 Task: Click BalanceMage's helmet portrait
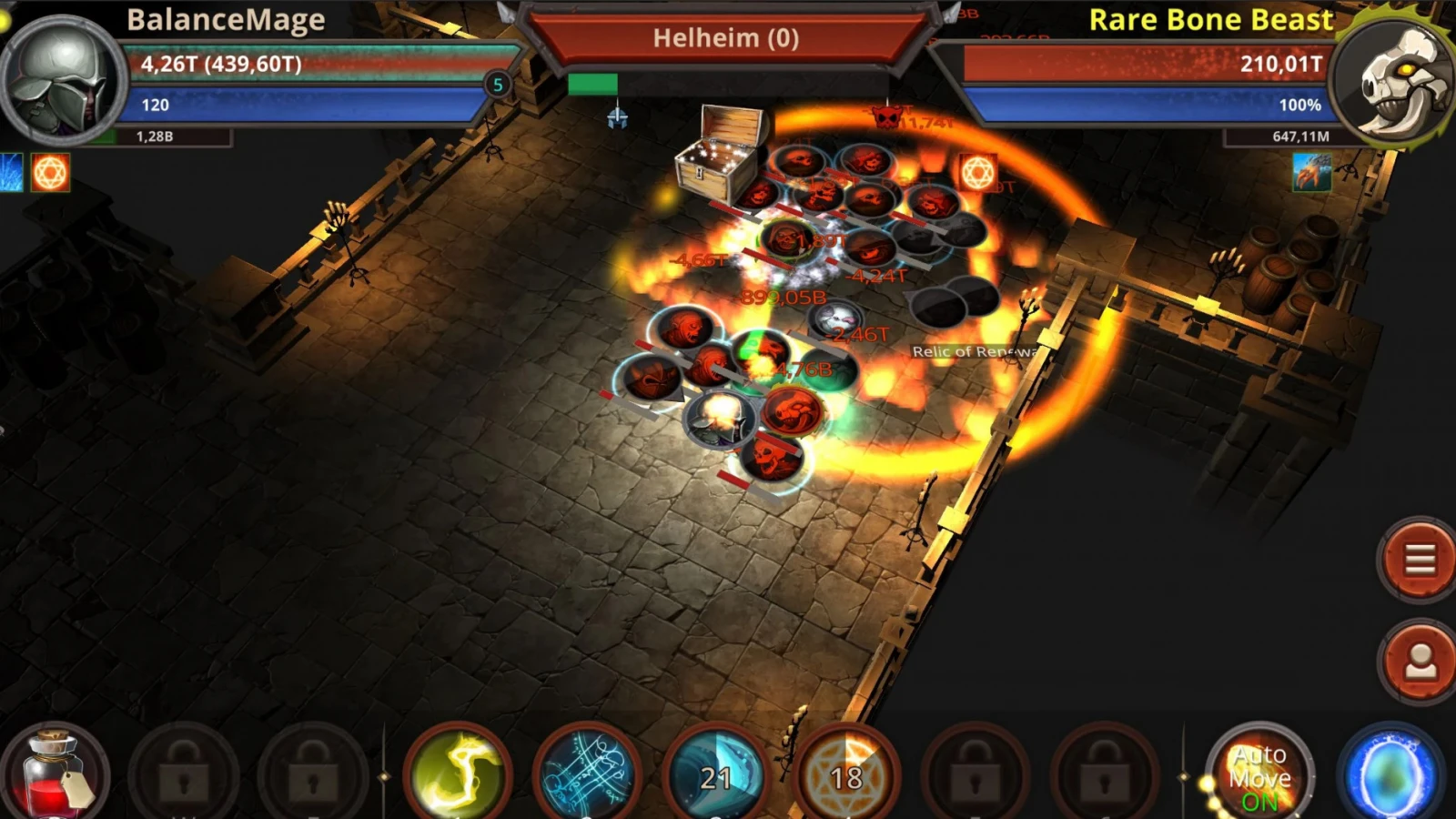point(62,79)
